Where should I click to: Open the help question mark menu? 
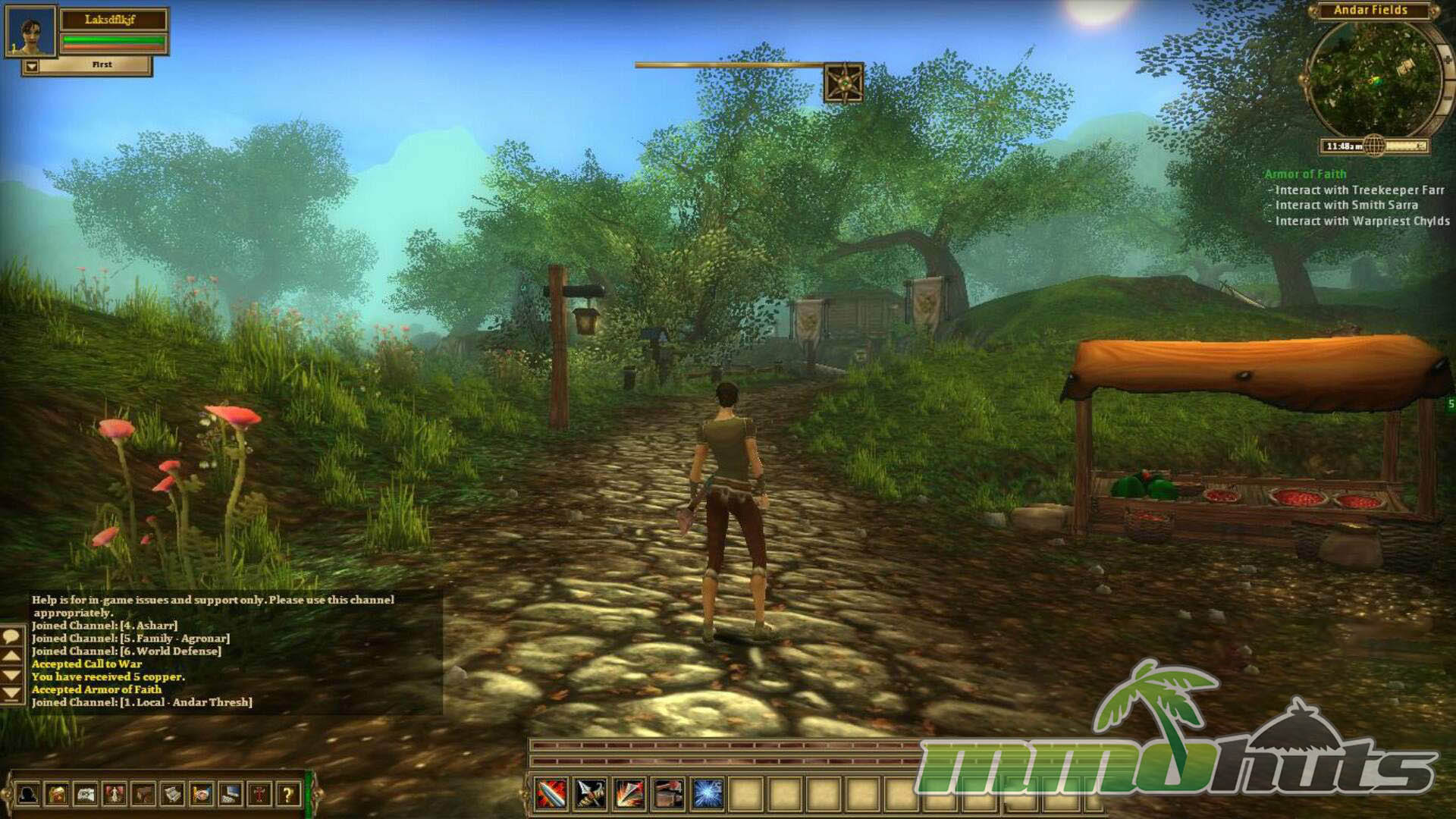[x=288, y=795]
